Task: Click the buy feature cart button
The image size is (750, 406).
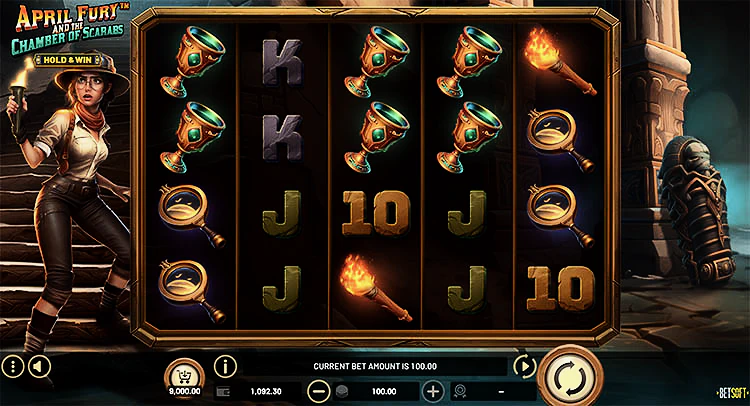Action: tap(183, 372)
